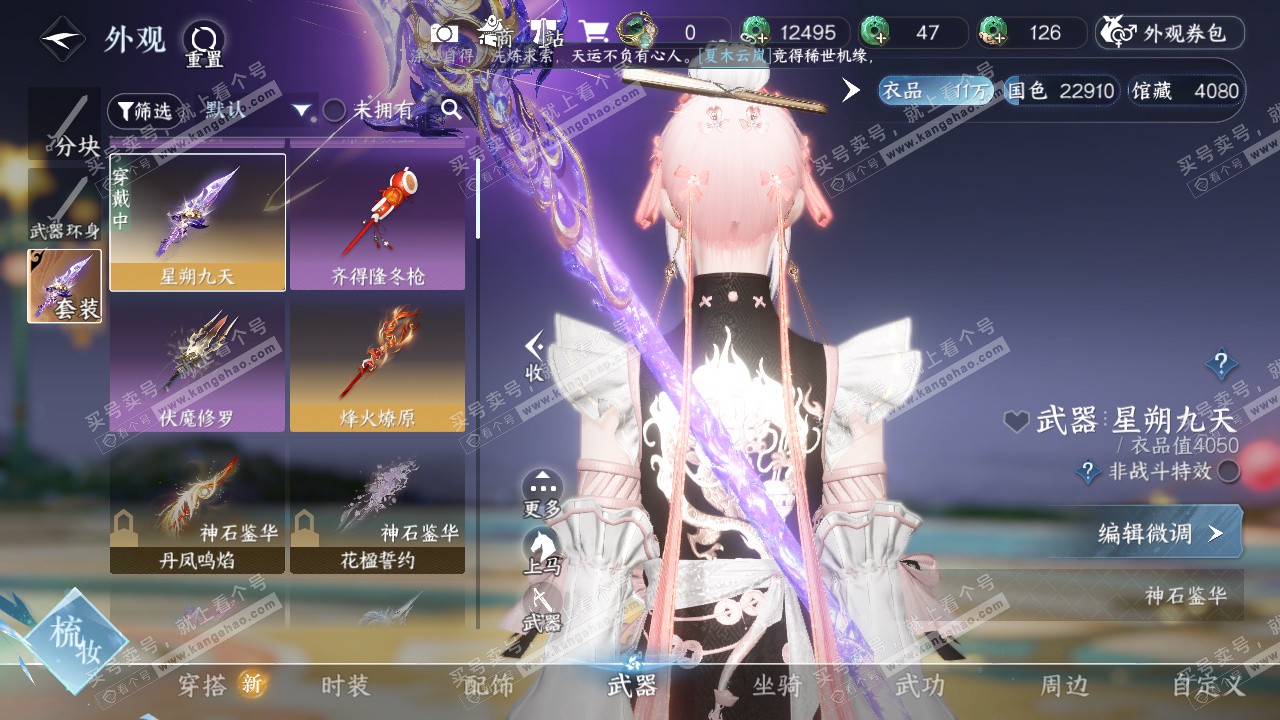Viewport: 1280px width, 720px height.
Task: Choose the 齐得隆冬枪 weapon skin
Action: (x=377, y=222)
